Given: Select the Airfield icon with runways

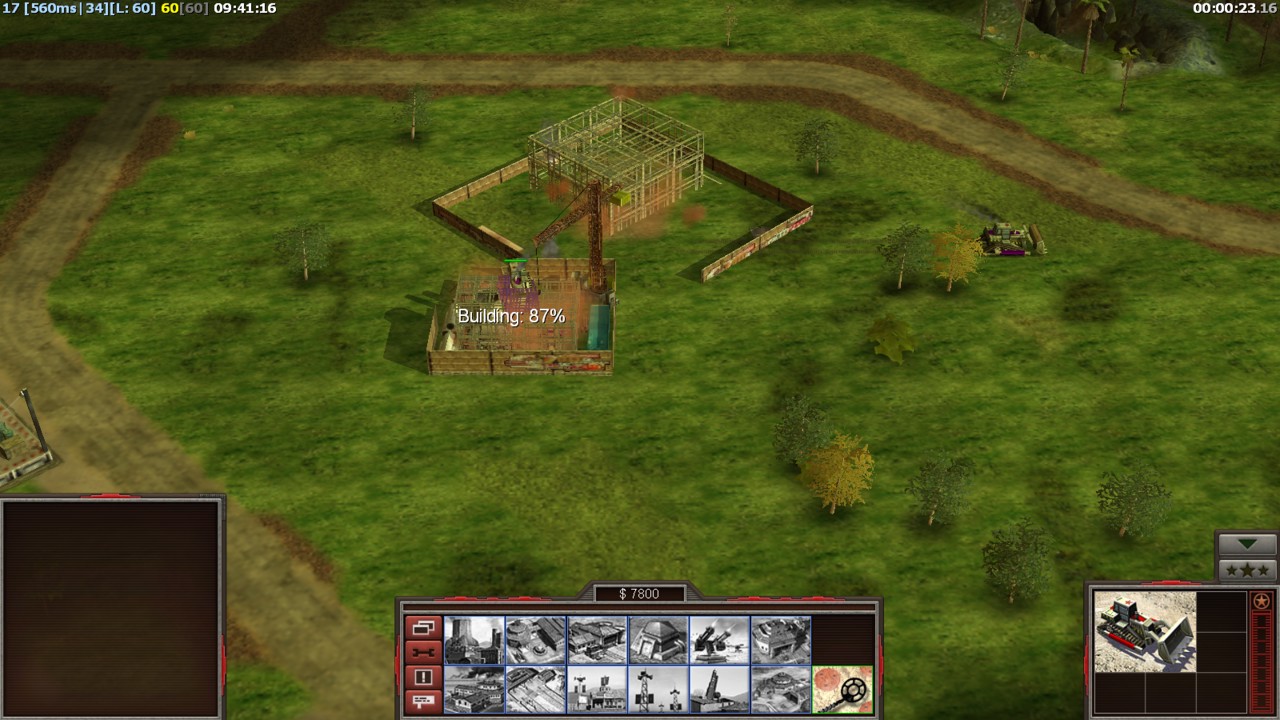Looking at the screenshot, I should tap(536, 689).
